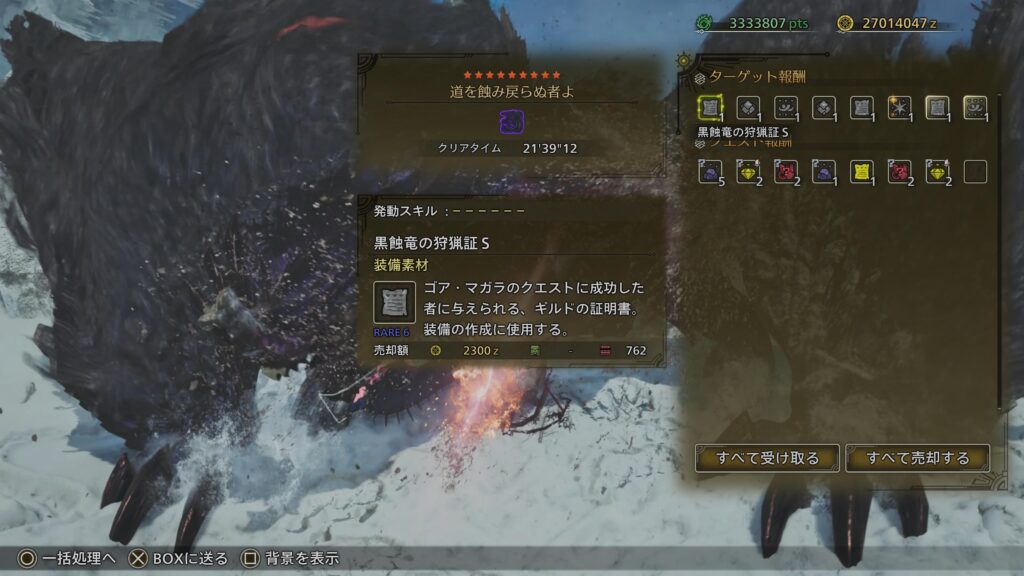Choose the purple ore stack of 5
The height and width of the screenshot is (576, 1024).
coord(710,172)
